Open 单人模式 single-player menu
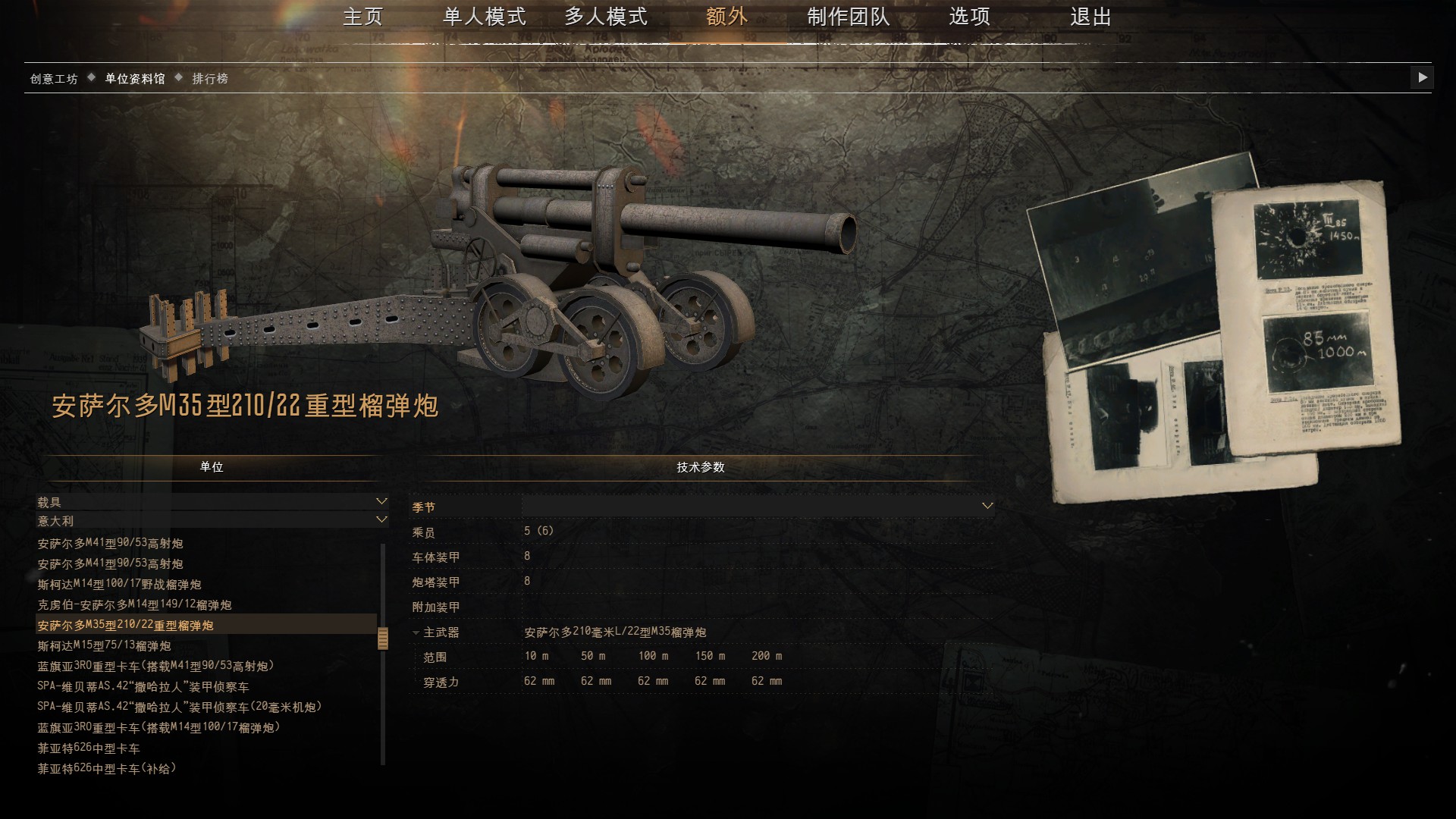Screen dimensions: 1456x819 coord(484,17)
